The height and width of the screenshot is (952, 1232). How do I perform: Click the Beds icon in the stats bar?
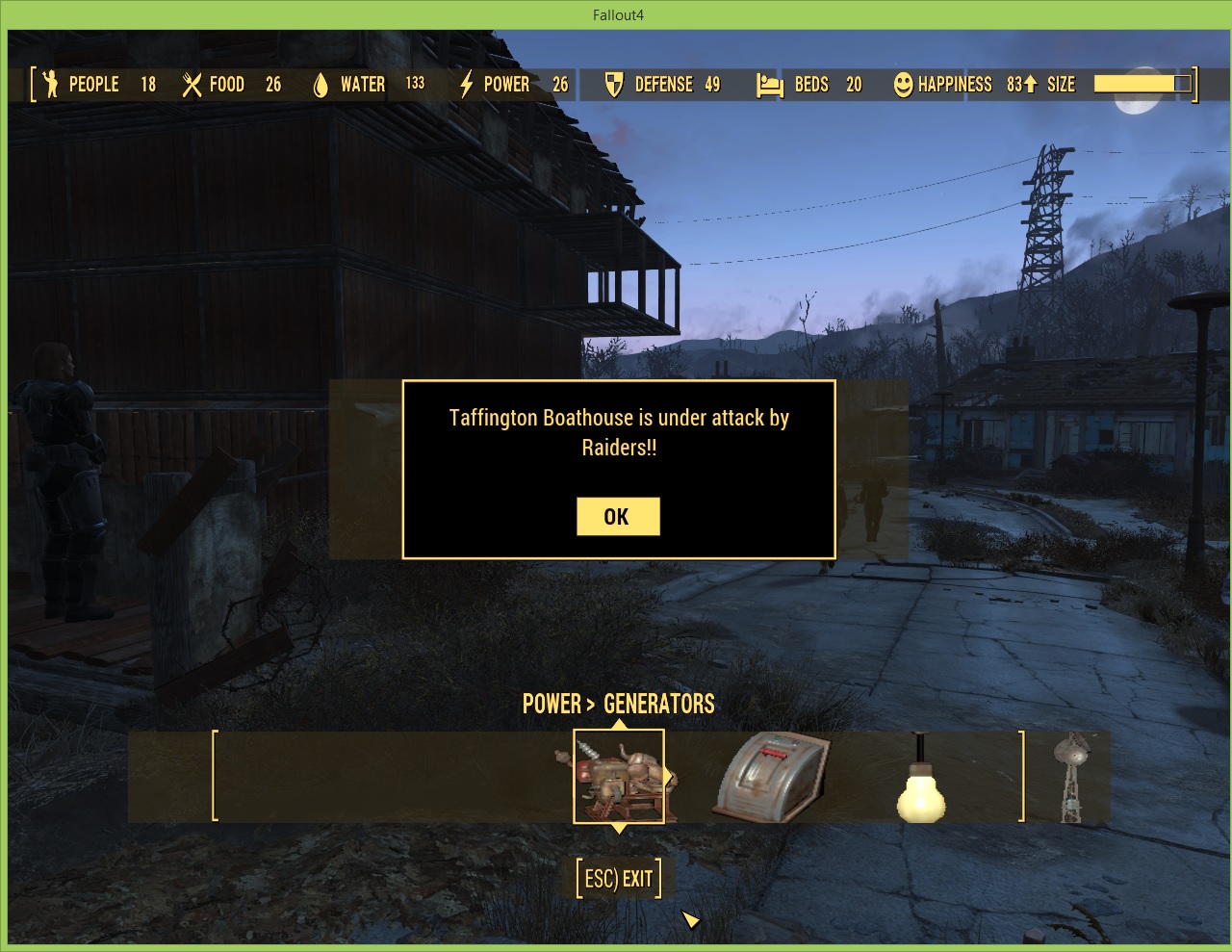click(769, 85)
